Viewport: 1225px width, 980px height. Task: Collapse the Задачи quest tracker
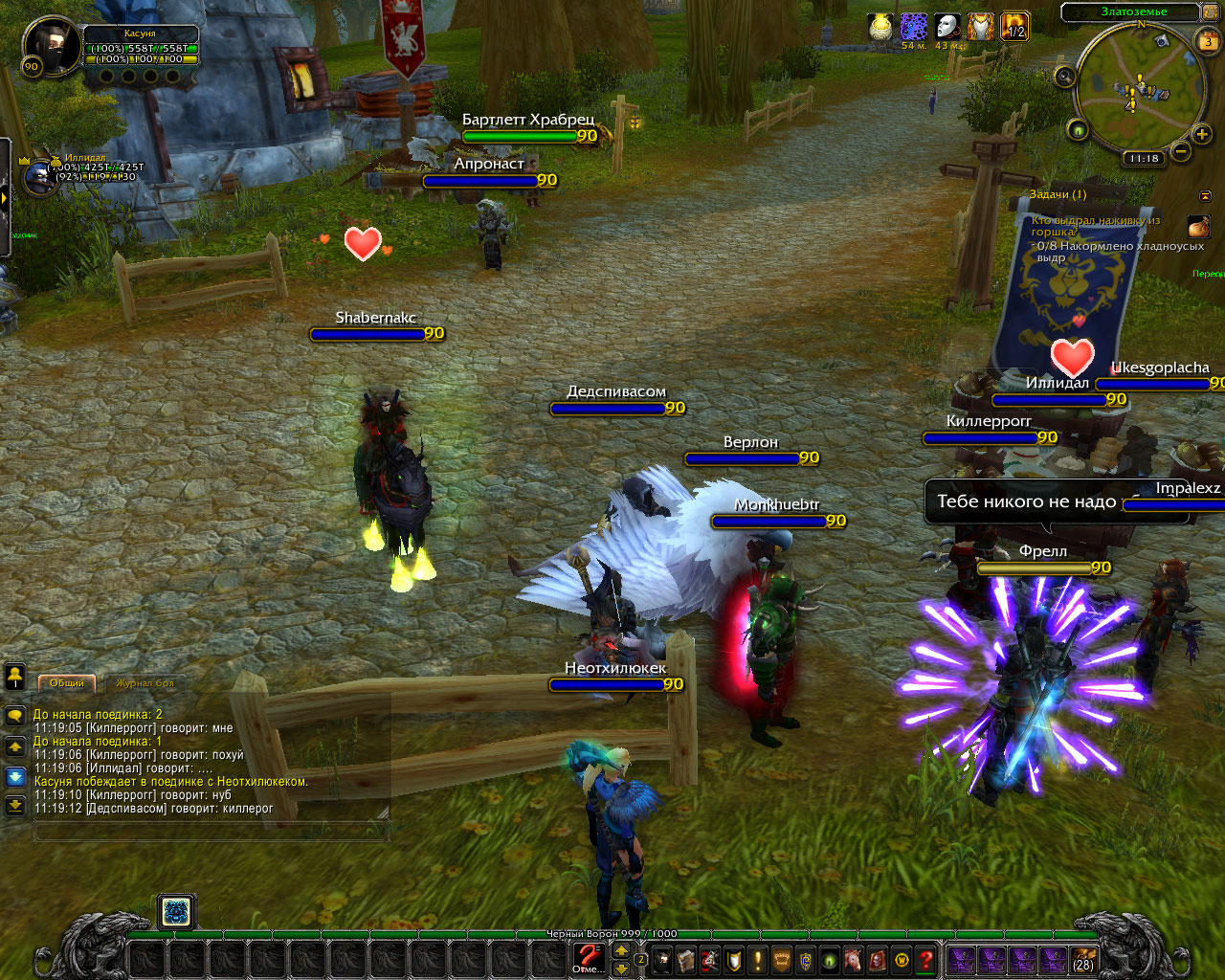click(x=1205, y=195)
